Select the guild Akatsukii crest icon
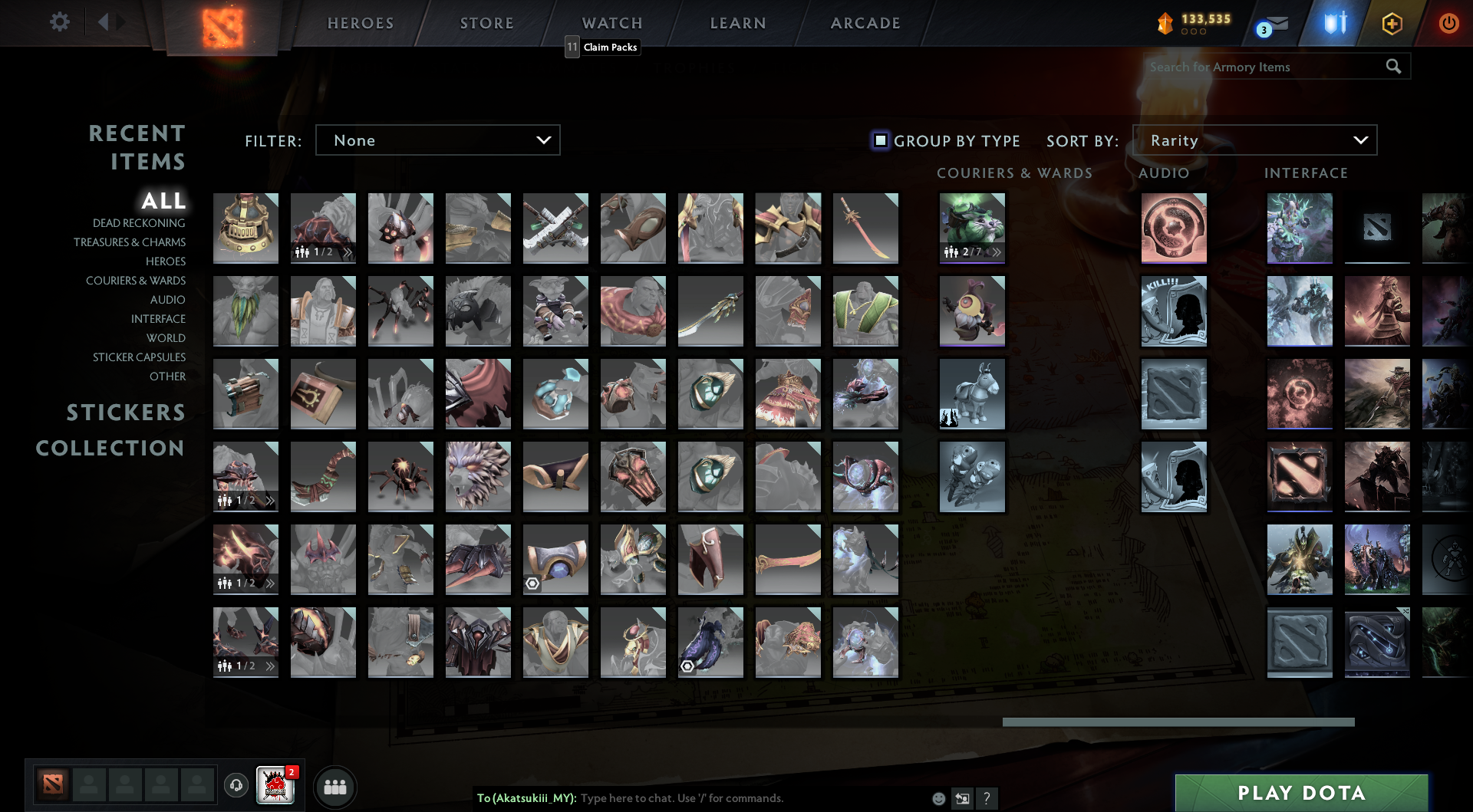The width and height of the screenshot is (1473, 812). coord(276,786)
